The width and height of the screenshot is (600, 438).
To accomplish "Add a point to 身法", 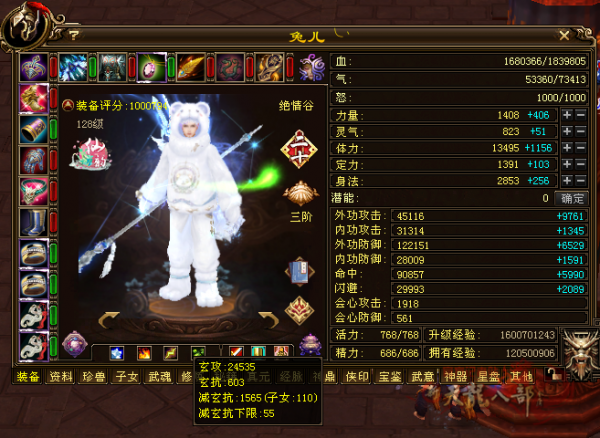I will tap(567, 180).
